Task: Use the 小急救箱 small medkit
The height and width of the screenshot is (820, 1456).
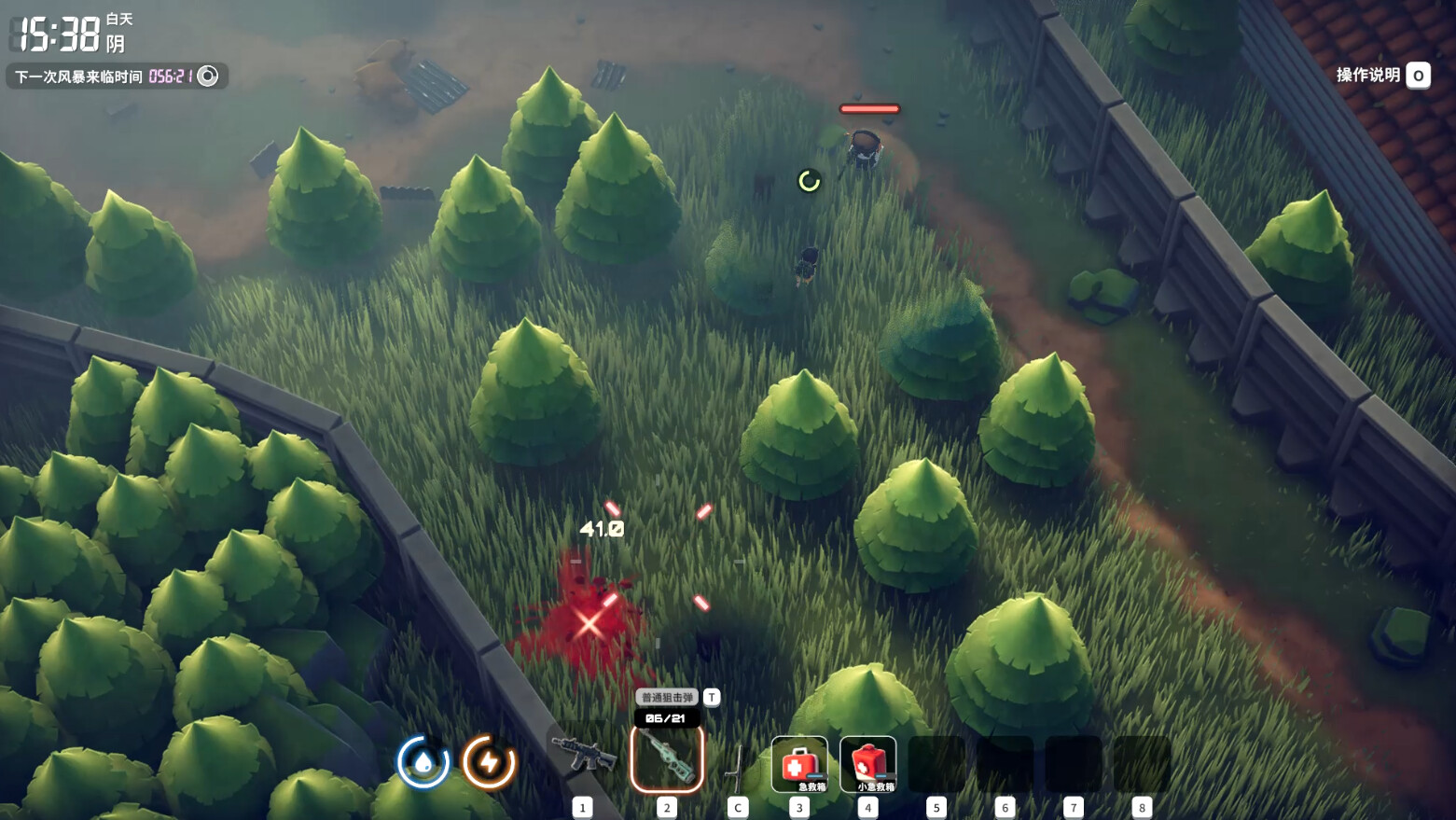Action: point(868,764)
